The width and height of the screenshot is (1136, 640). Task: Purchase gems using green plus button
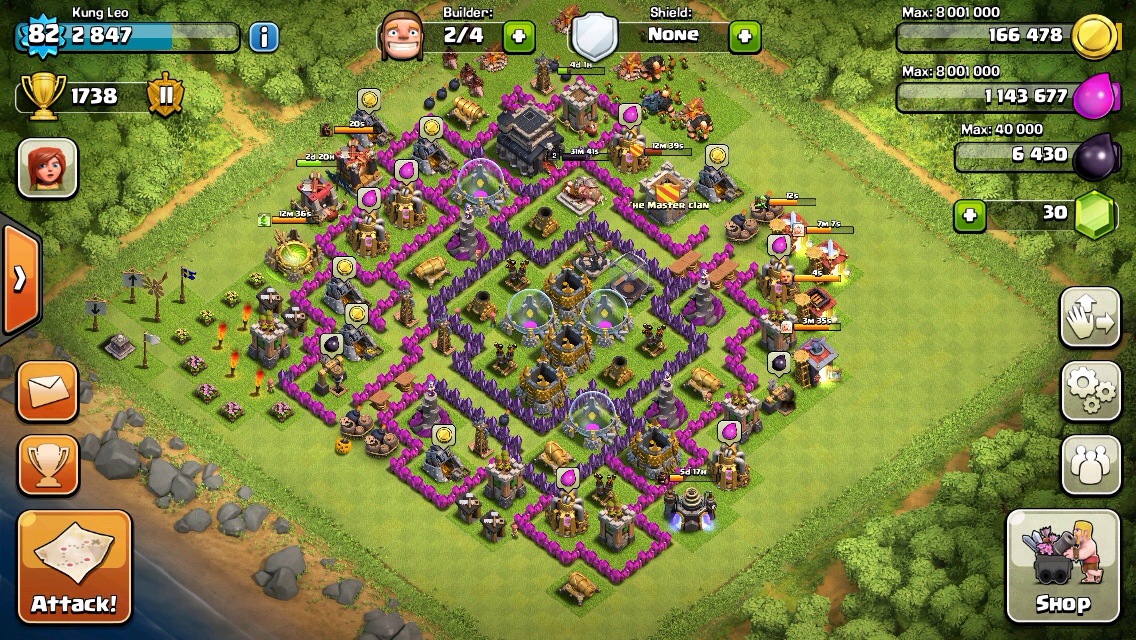968,214
